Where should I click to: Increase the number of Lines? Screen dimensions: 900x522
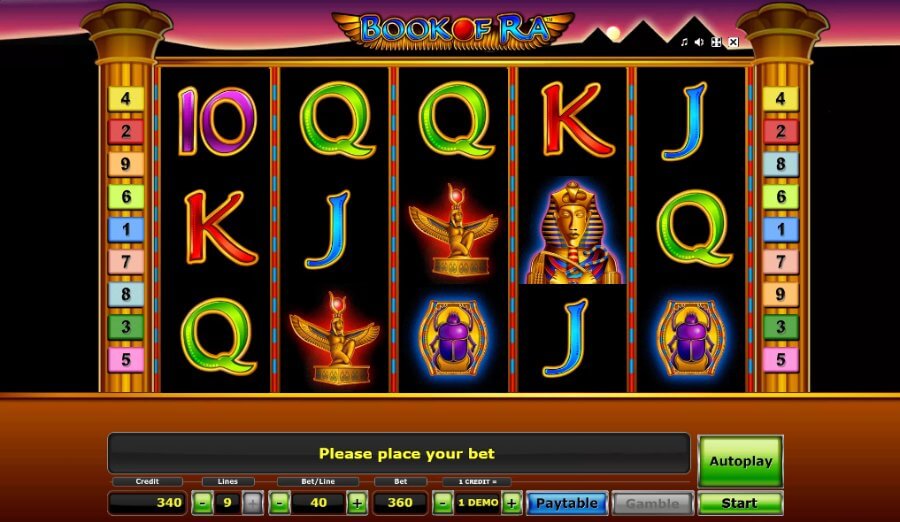252,503
